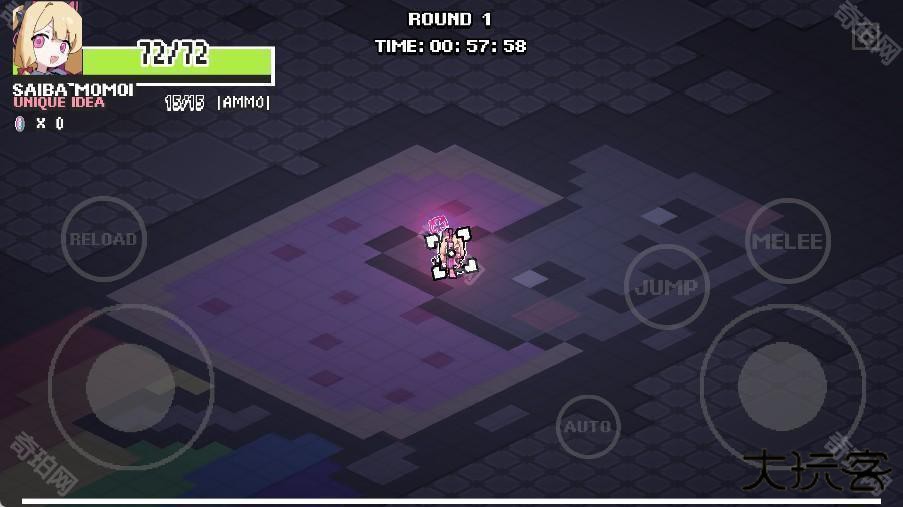Click the left movement joystick knob
This screenshot has width=903, height=507.
click(130, 386)
